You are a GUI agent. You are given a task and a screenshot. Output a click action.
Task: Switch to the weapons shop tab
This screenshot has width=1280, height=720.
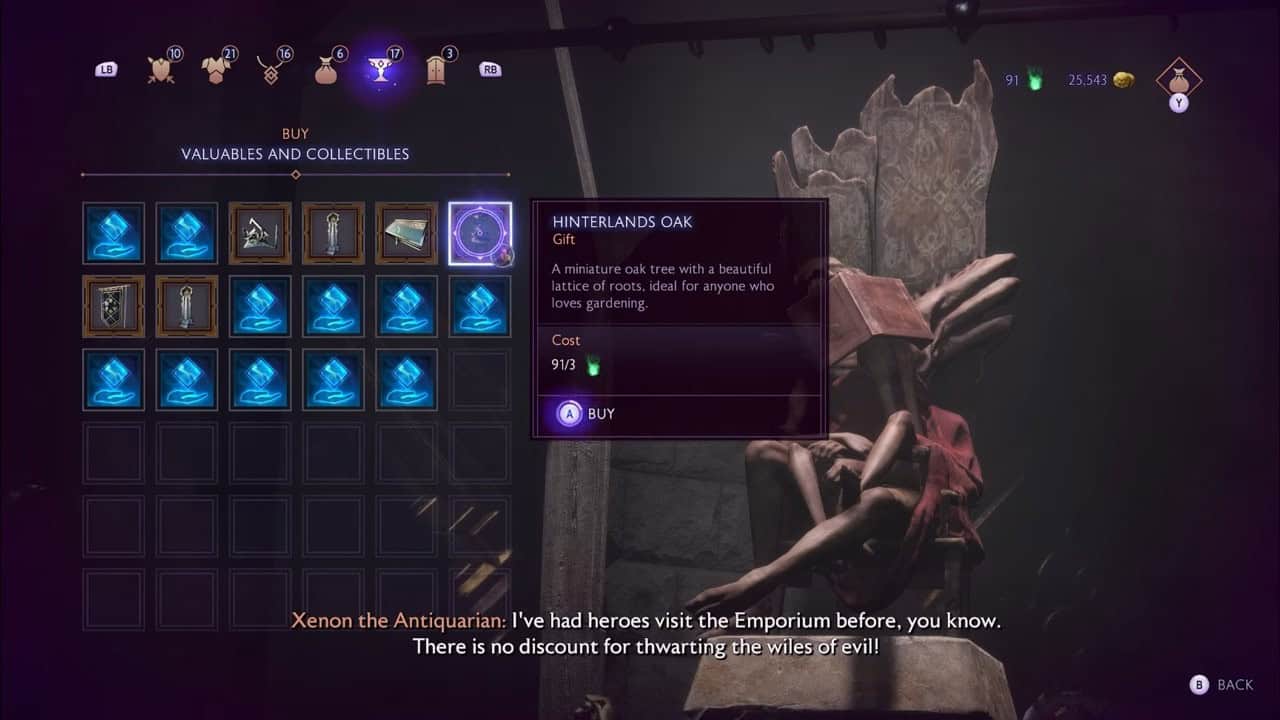pyautogui.click(x=161, y=69)
